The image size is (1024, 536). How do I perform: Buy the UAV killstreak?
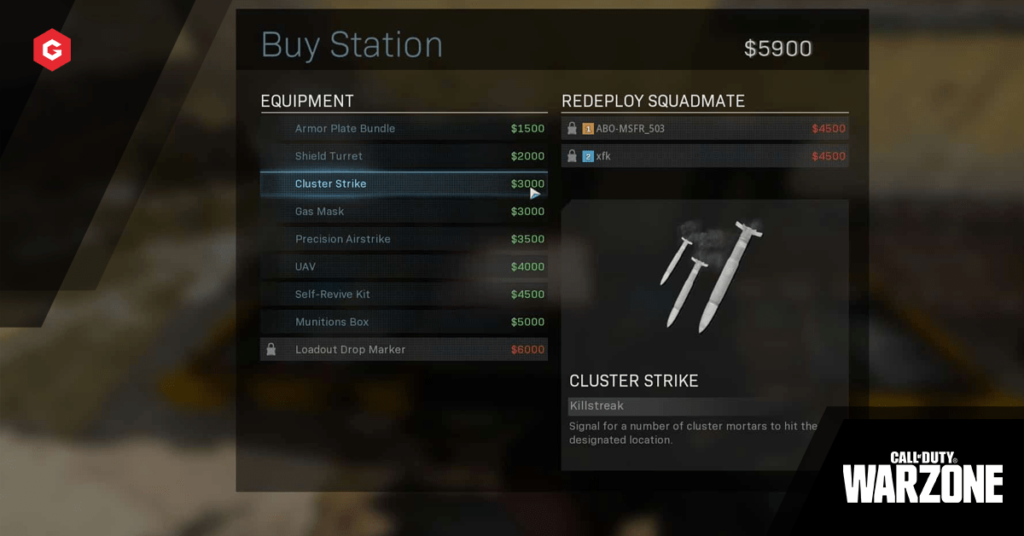coord(403,267)
